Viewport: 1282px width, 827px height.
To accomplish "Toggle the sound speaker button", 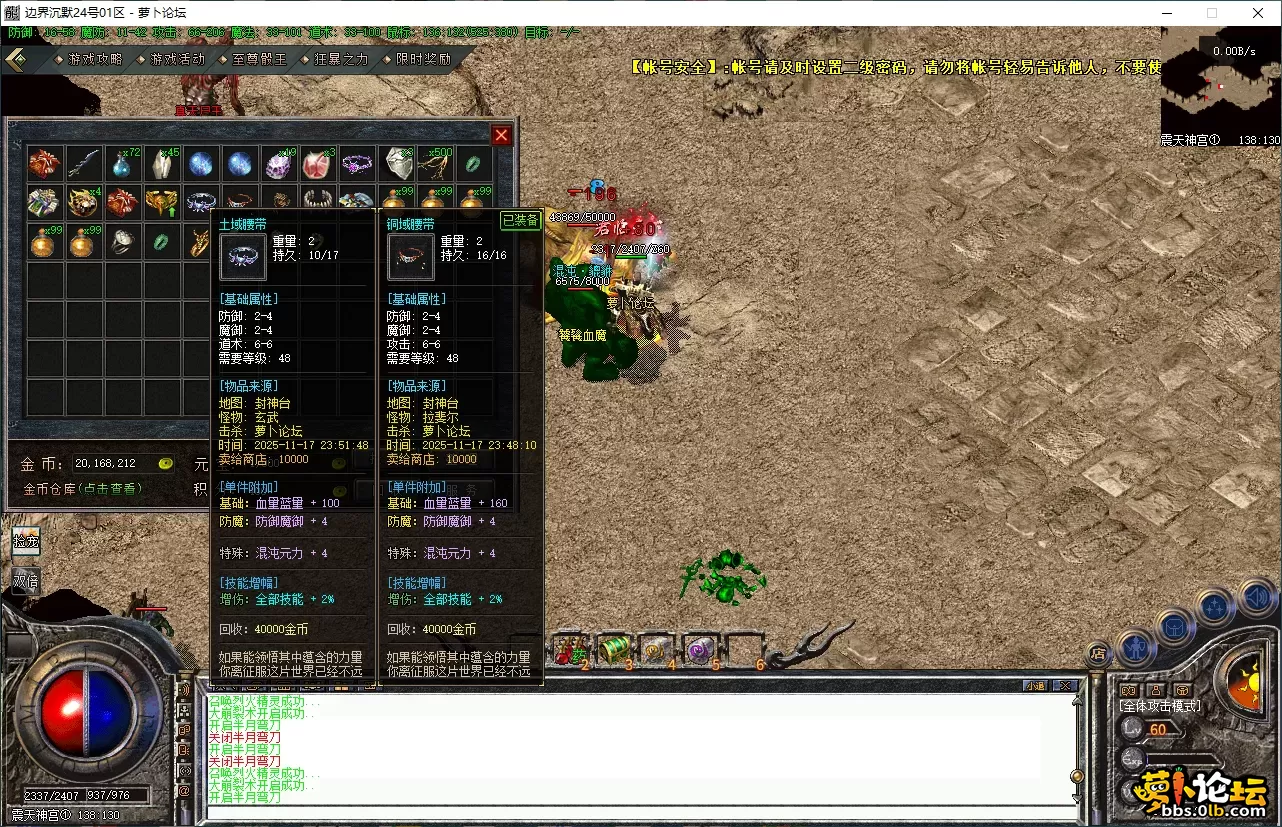I will pos(1259,598).
